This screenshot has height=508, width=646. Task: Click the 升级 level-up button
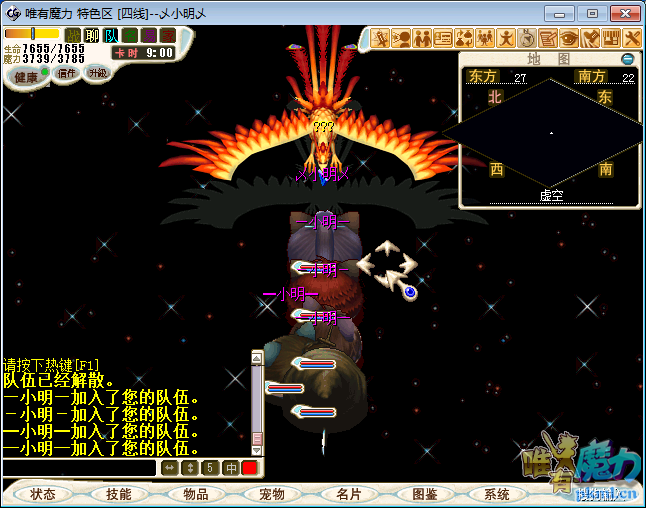pos(97,73)
